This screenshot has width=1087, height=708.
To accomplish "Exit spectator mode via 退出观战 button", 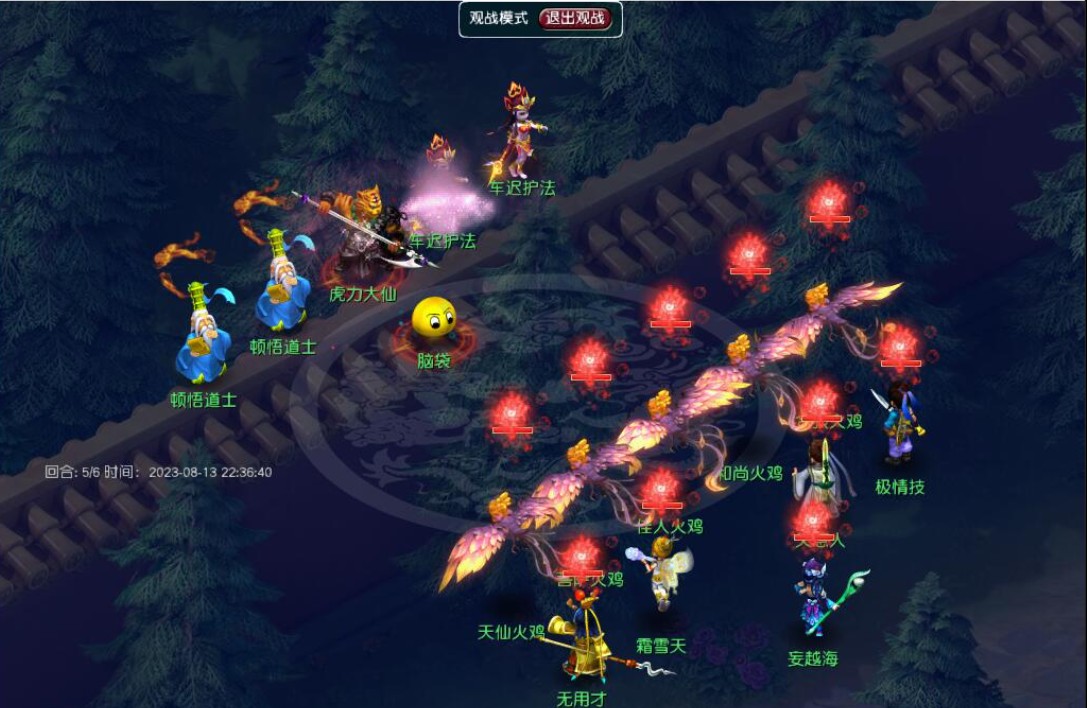I will coord(576,19).
